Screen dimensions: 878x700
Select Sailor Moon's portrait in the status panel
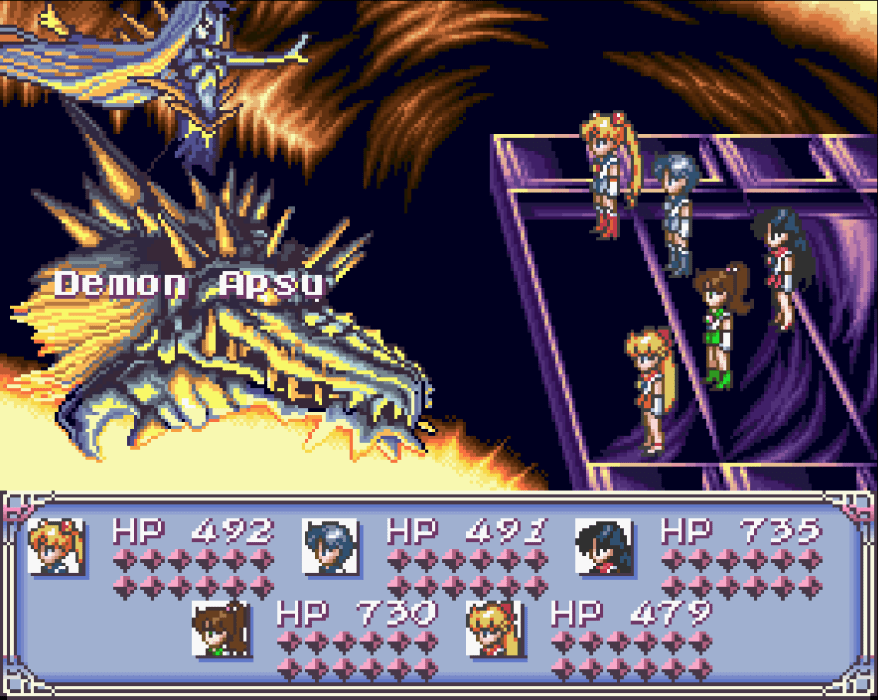[x=56, y=546]
